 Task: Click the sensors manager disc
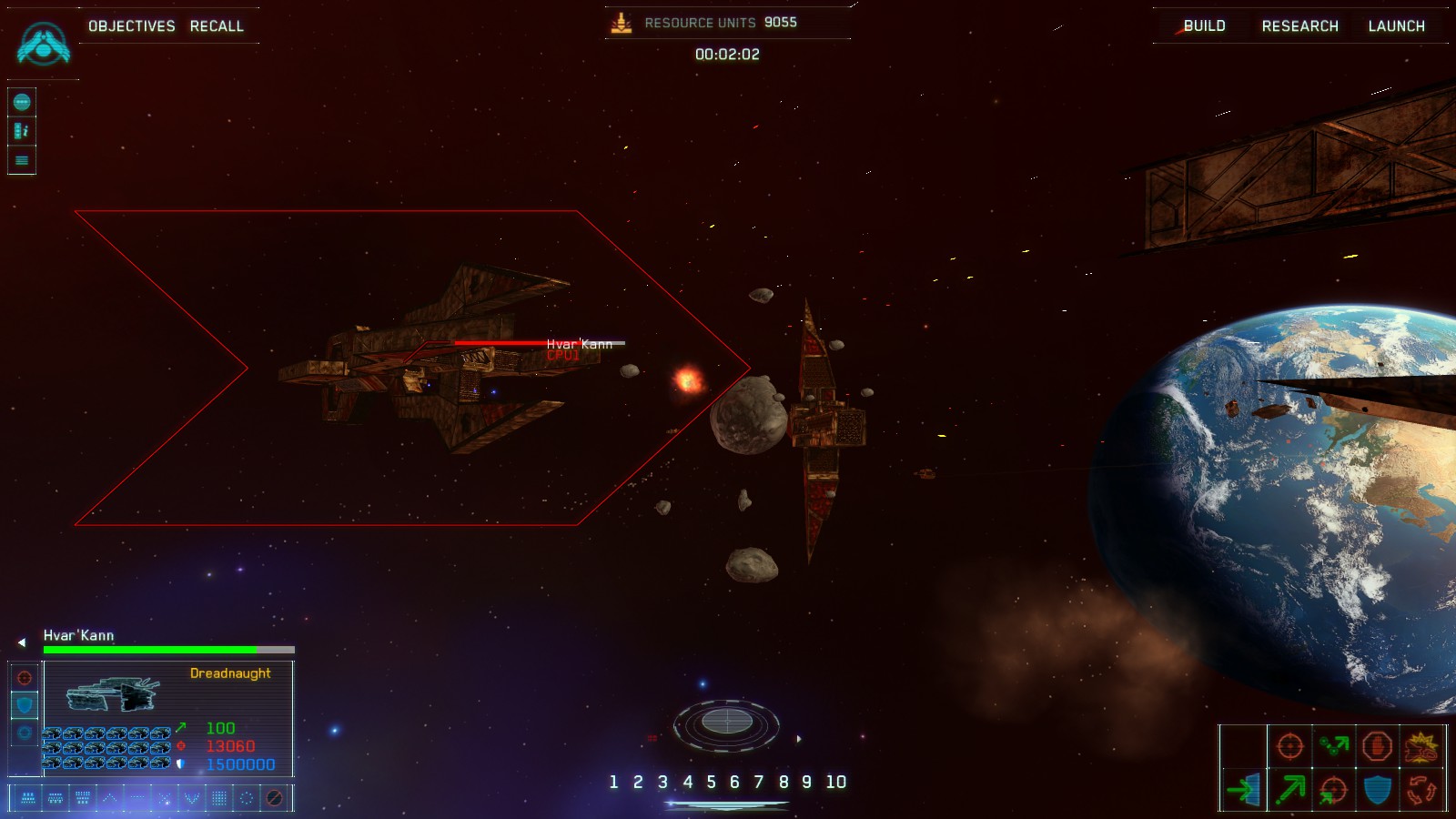pyautogui.click(x=726, y=723)
